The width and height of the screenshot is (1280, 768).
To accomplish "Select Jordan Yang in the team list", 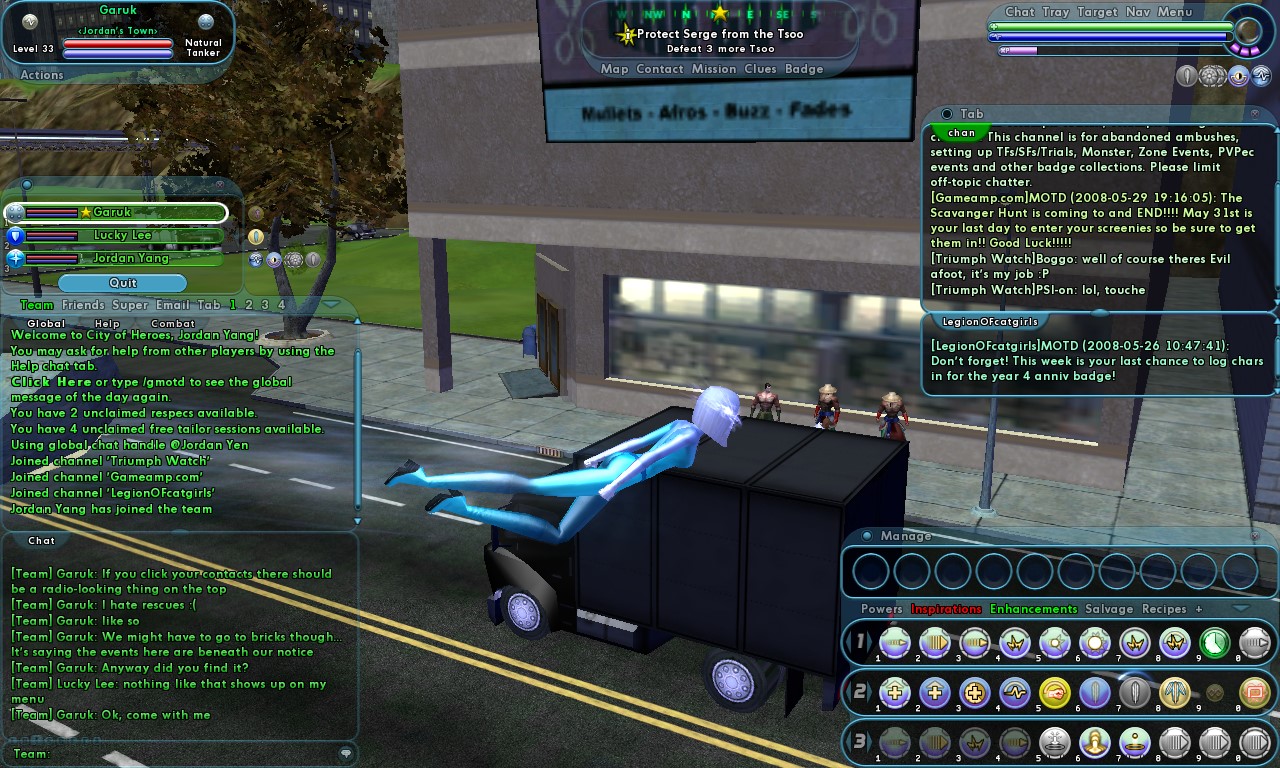I will pos(130,258).
